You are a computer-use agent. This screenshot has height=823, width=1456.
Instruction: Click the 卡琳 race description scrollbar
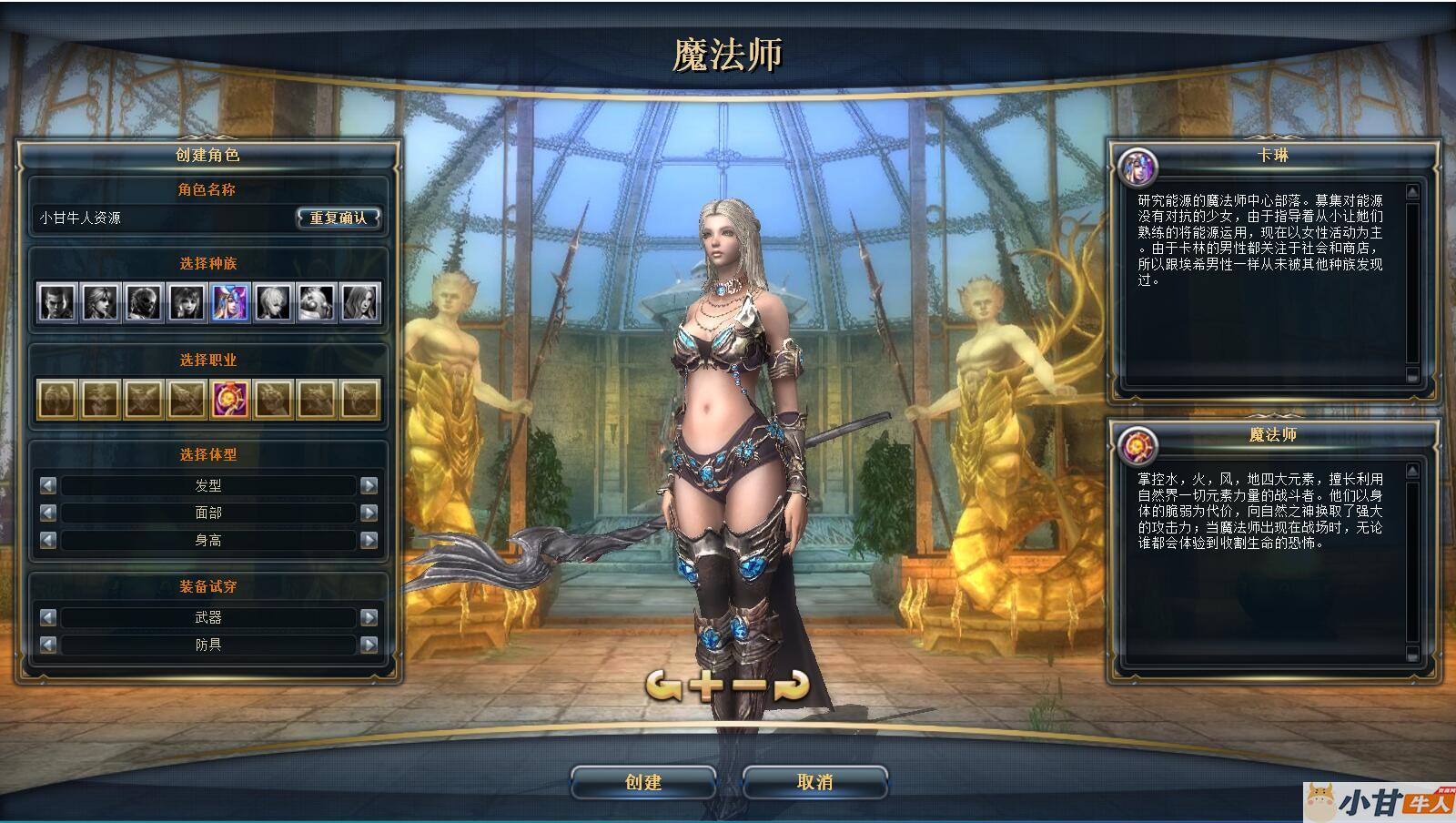click(x=1412, y=282)
